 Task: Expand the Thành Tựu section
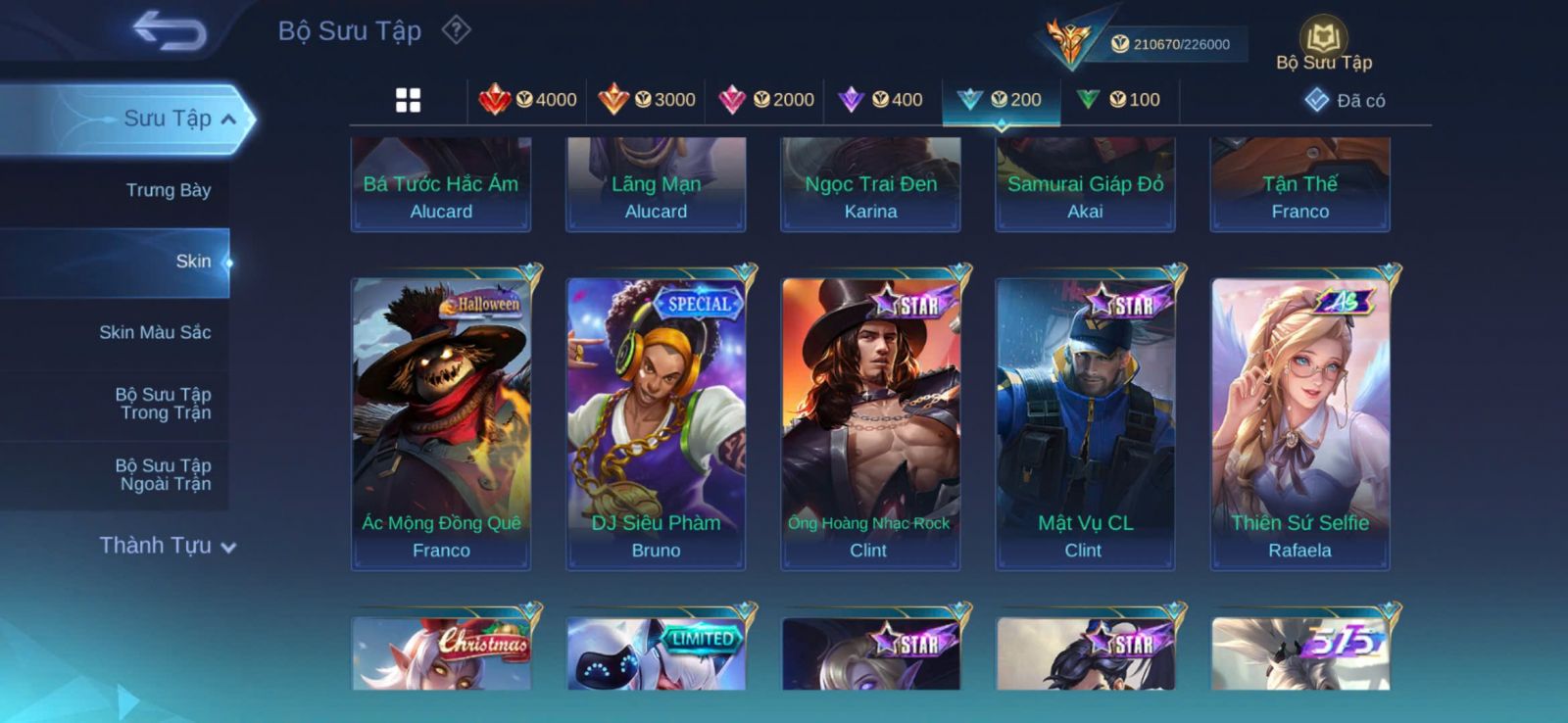168,546
